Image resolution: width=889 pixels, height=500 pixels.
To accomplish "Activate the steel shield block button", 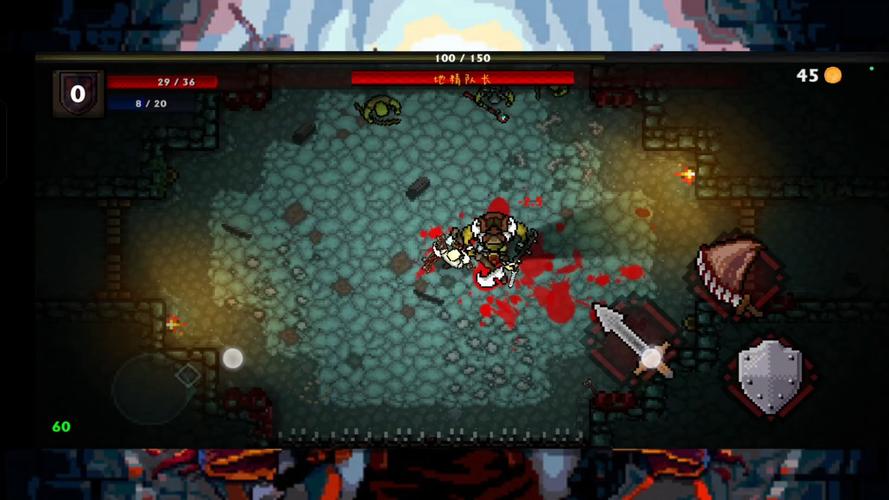I will (x=770, y=375).
